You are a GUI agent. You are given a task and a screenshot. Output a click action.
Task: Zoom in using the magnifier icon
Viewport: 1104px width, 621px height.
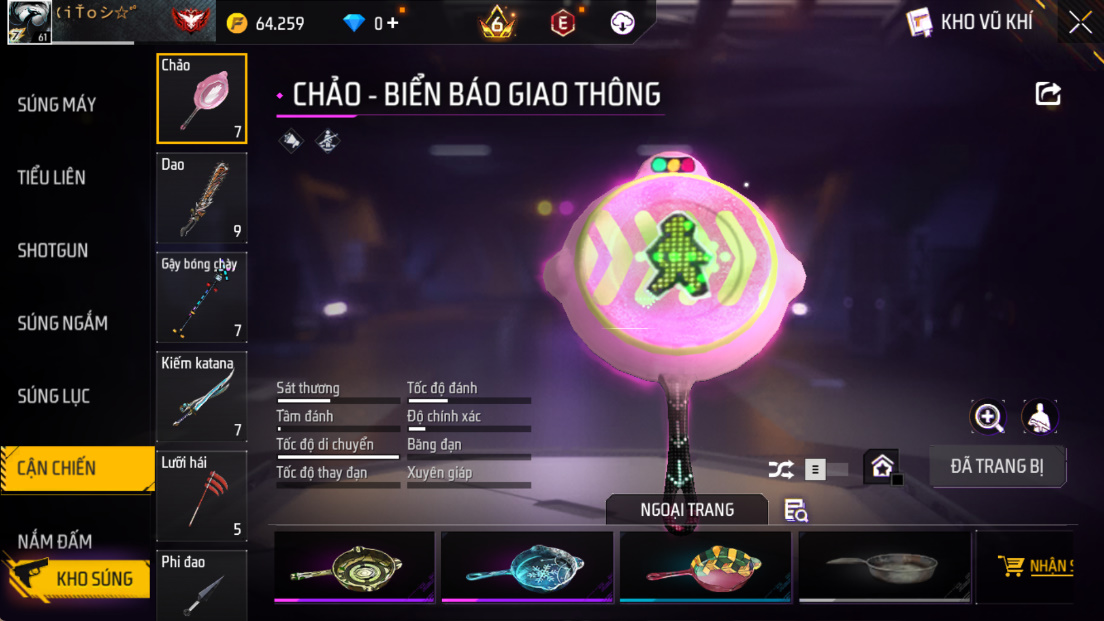(988, 417)
